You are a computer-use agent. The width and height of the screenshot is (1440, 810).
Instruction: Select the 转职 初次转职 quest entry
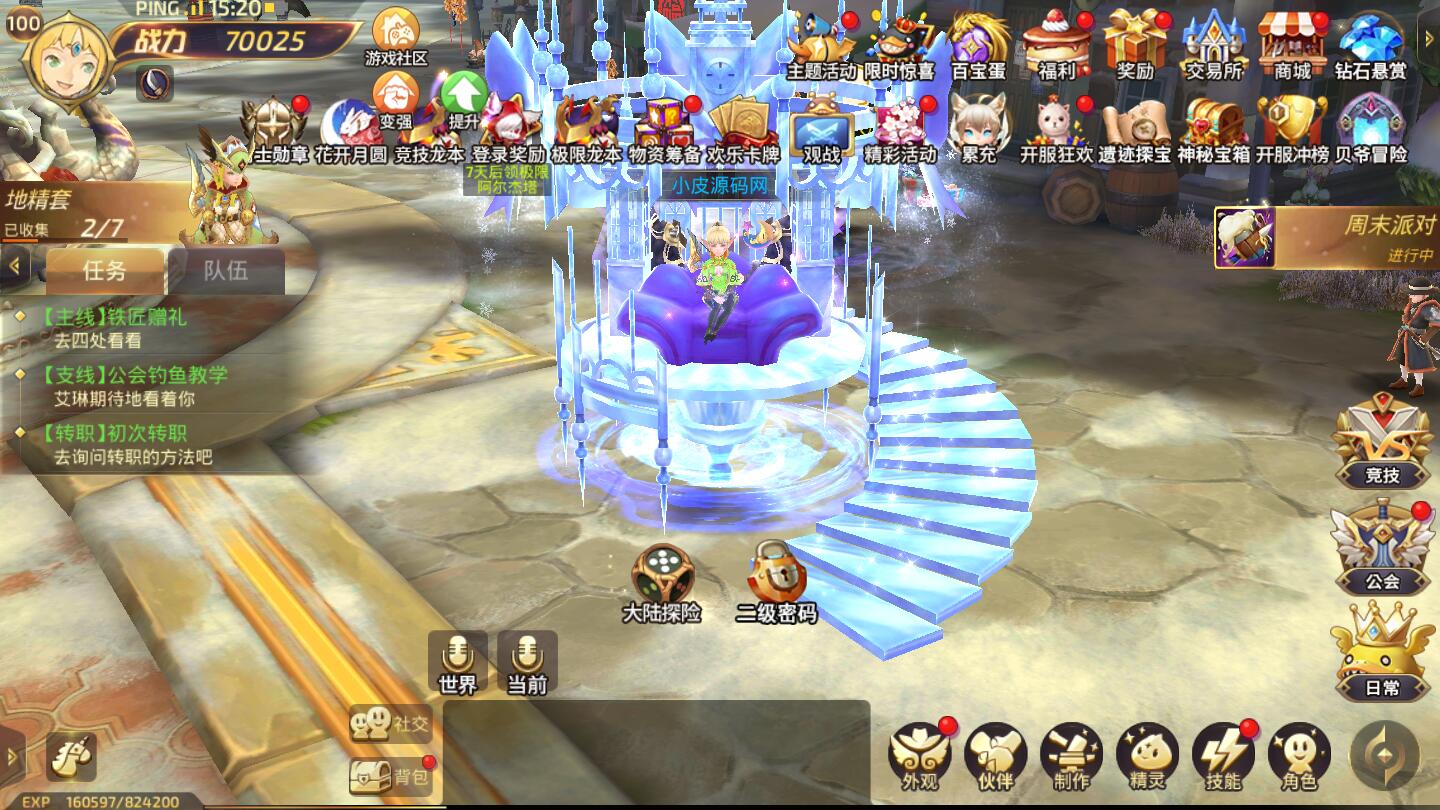(120, 444)
